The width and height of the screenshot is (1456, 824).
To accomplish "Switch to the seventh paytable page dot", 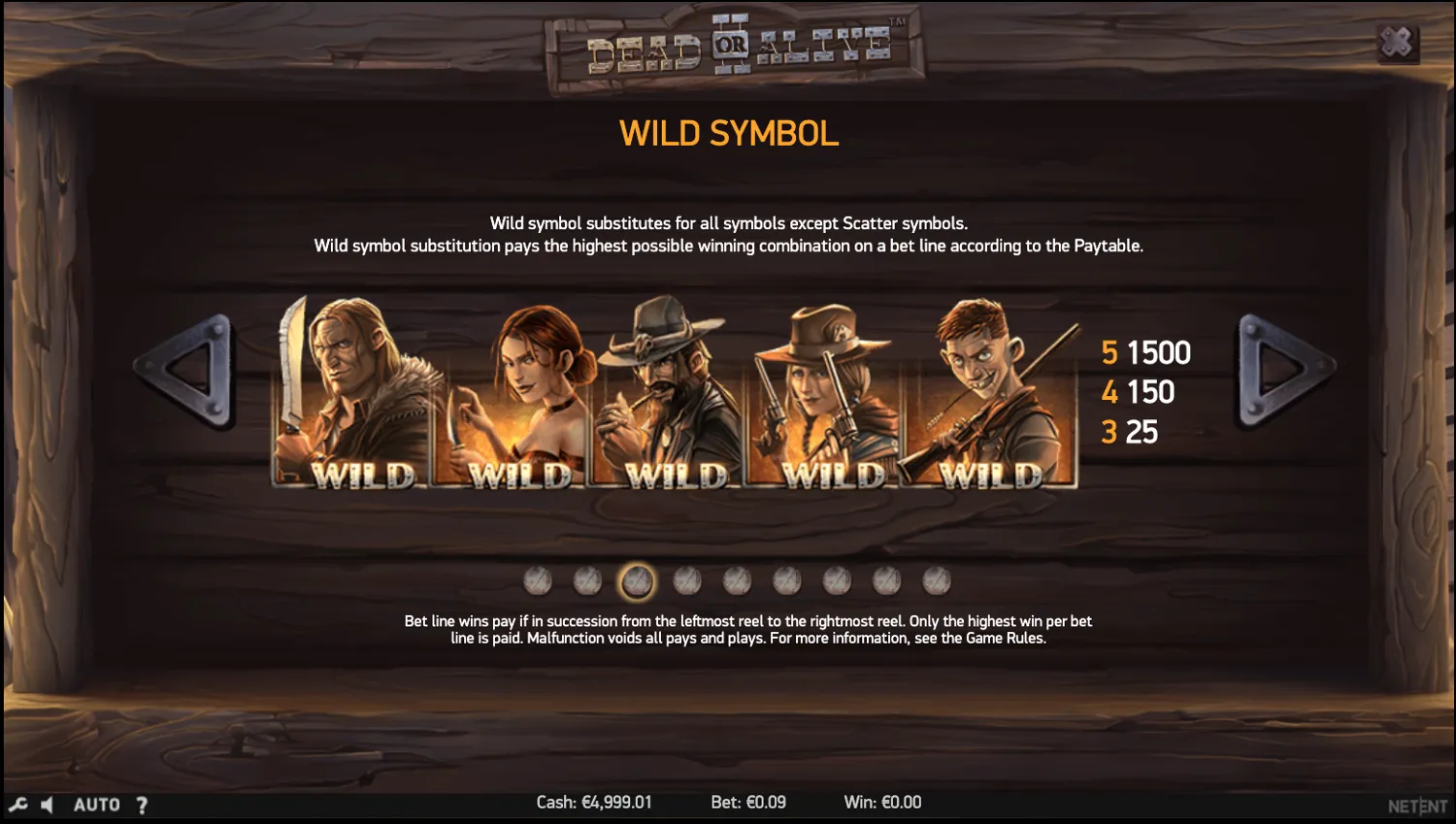I will pyautogui.click(x=835, y=579).
